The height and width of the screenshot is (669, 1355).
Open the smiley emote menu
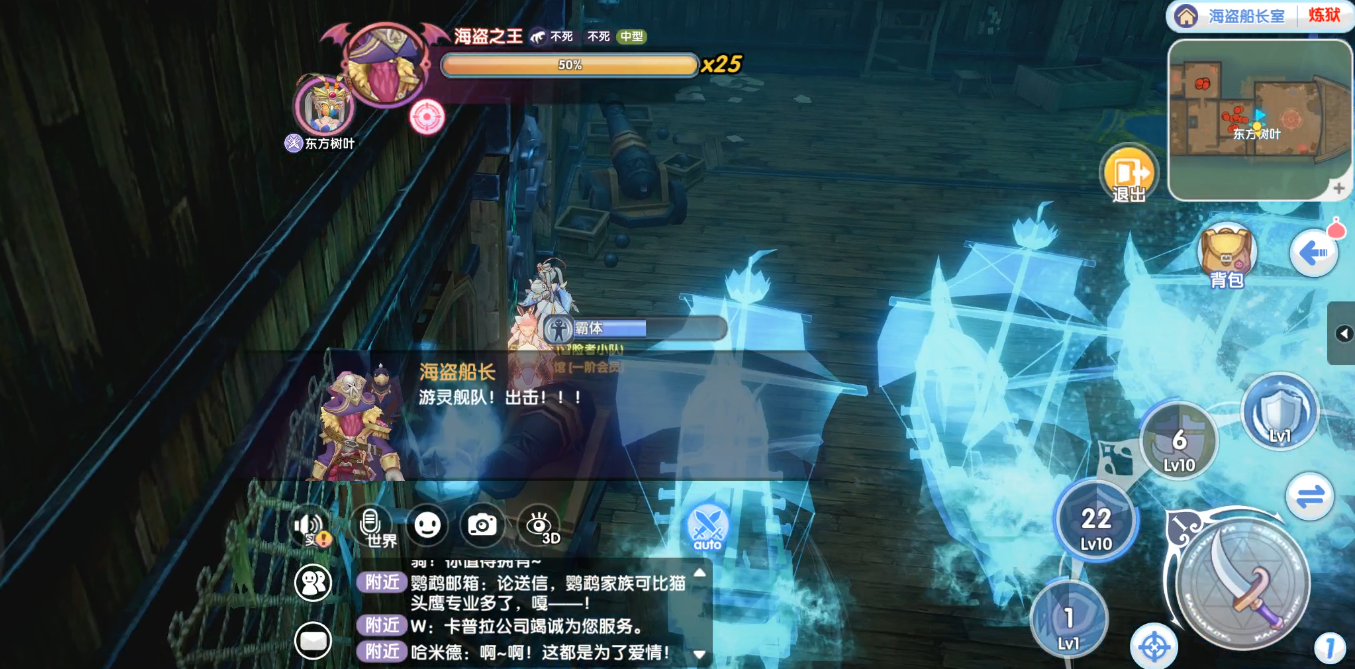(427, 525)
